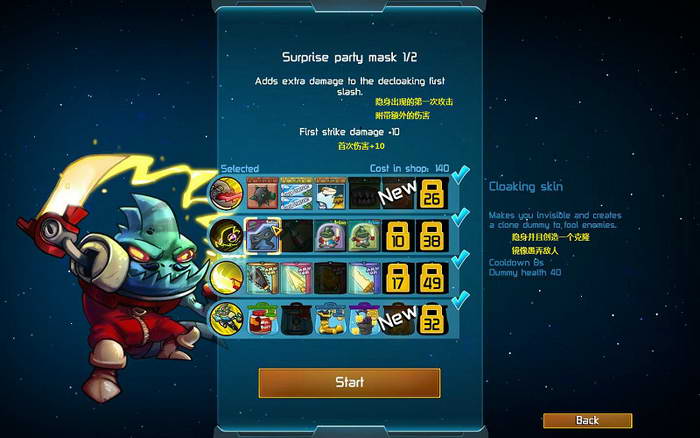The image size is (700, 438).
Task: Select the red jar item
Action: click(262, 320)
